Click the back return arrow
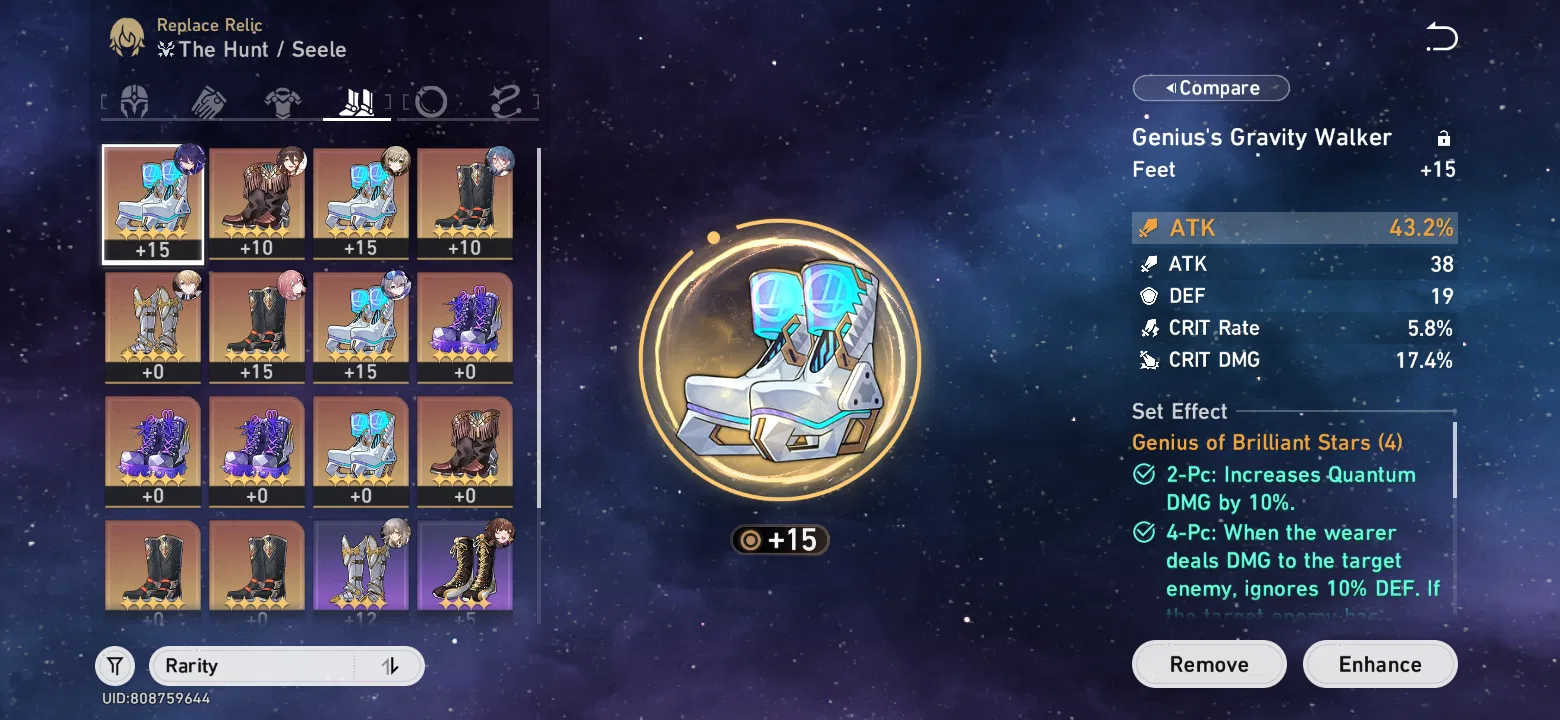This screenshot has width=1560, height=720. pos(1441,38)
